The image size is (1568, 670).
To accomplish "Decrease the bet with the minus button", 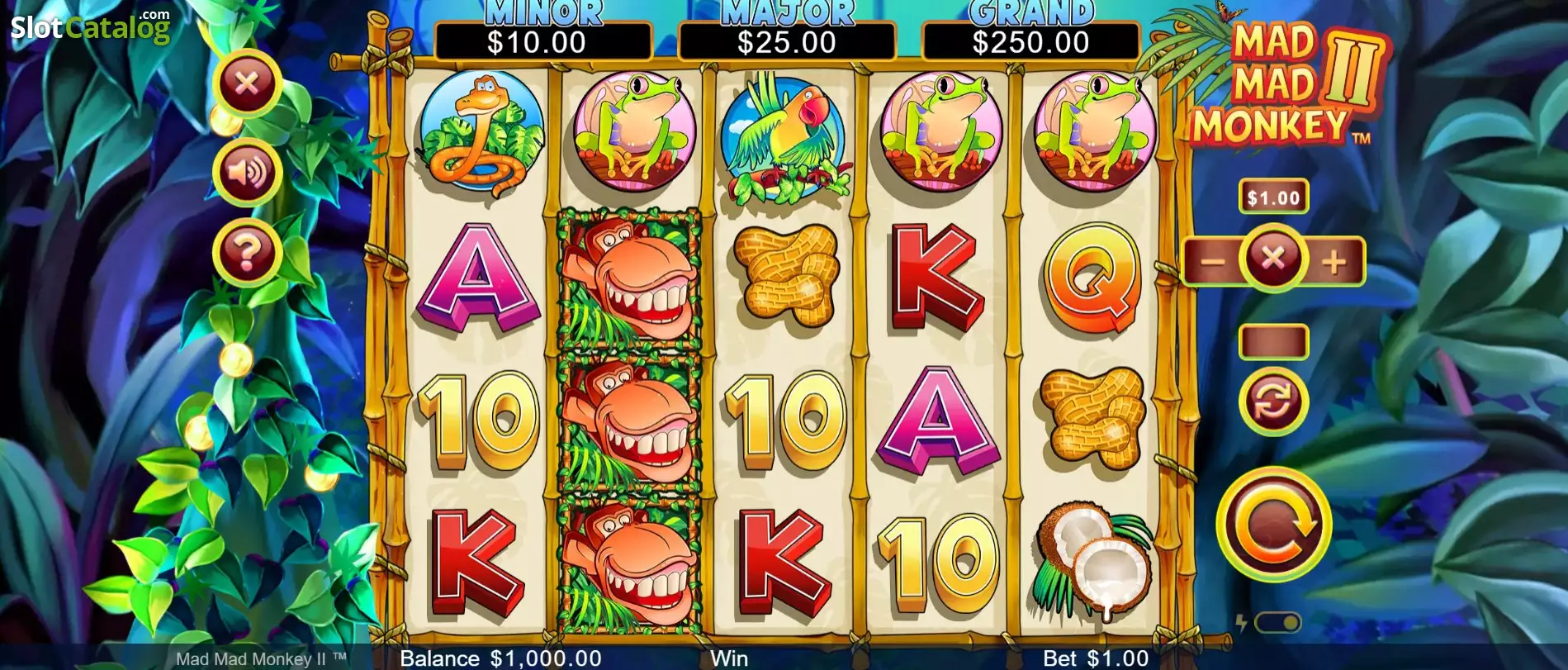I will [1211, 262].
